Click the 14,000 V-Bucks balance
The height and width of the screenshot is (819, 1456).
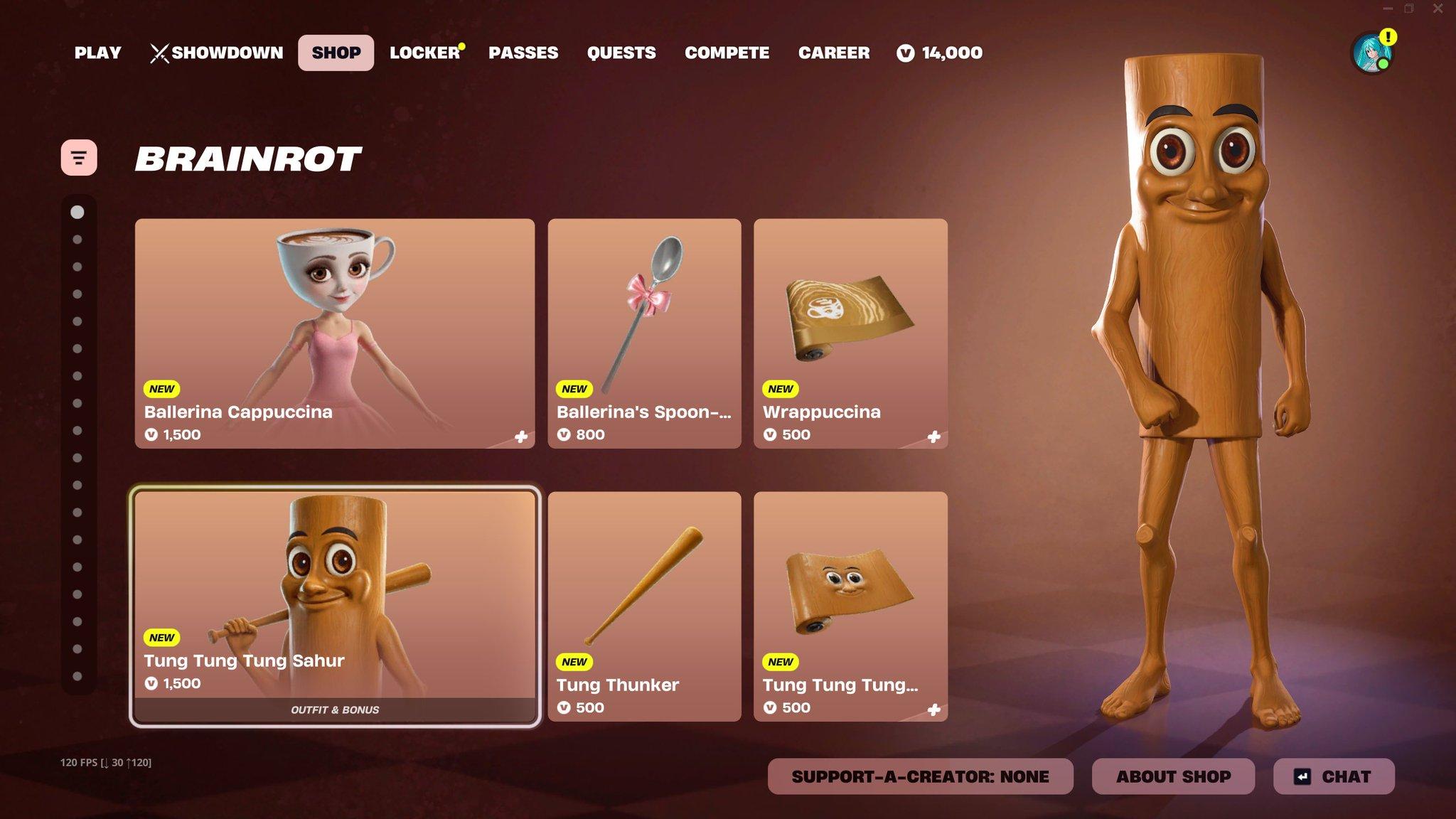[x=940, y=53]
